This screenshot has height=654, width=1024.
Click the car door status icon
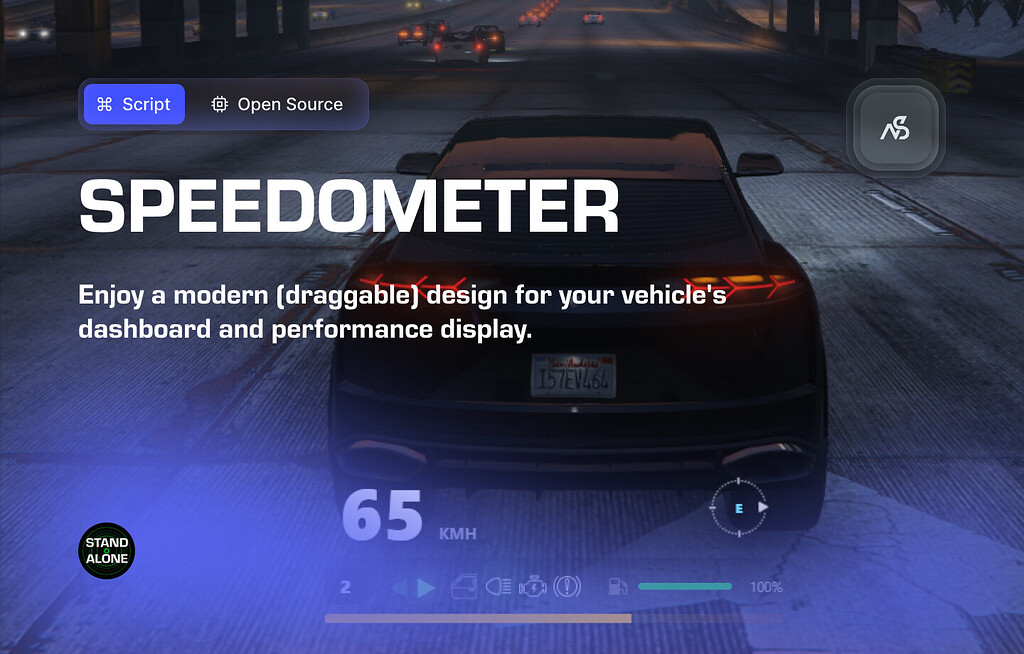466,587
